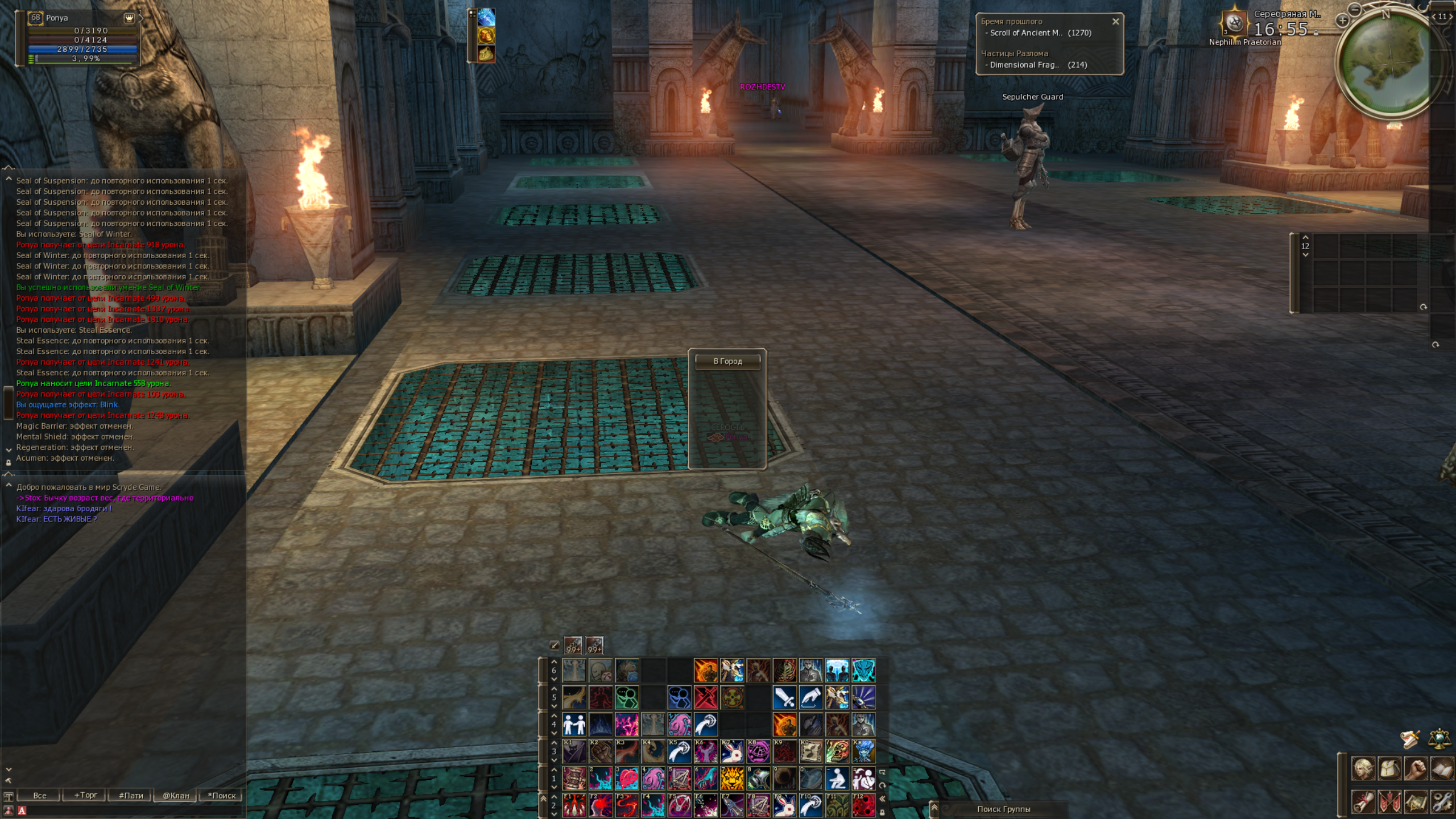Screen dimensions: 1456x819
Task: Open the inventory backpack icon
Action: click(x=1389, y=769)
